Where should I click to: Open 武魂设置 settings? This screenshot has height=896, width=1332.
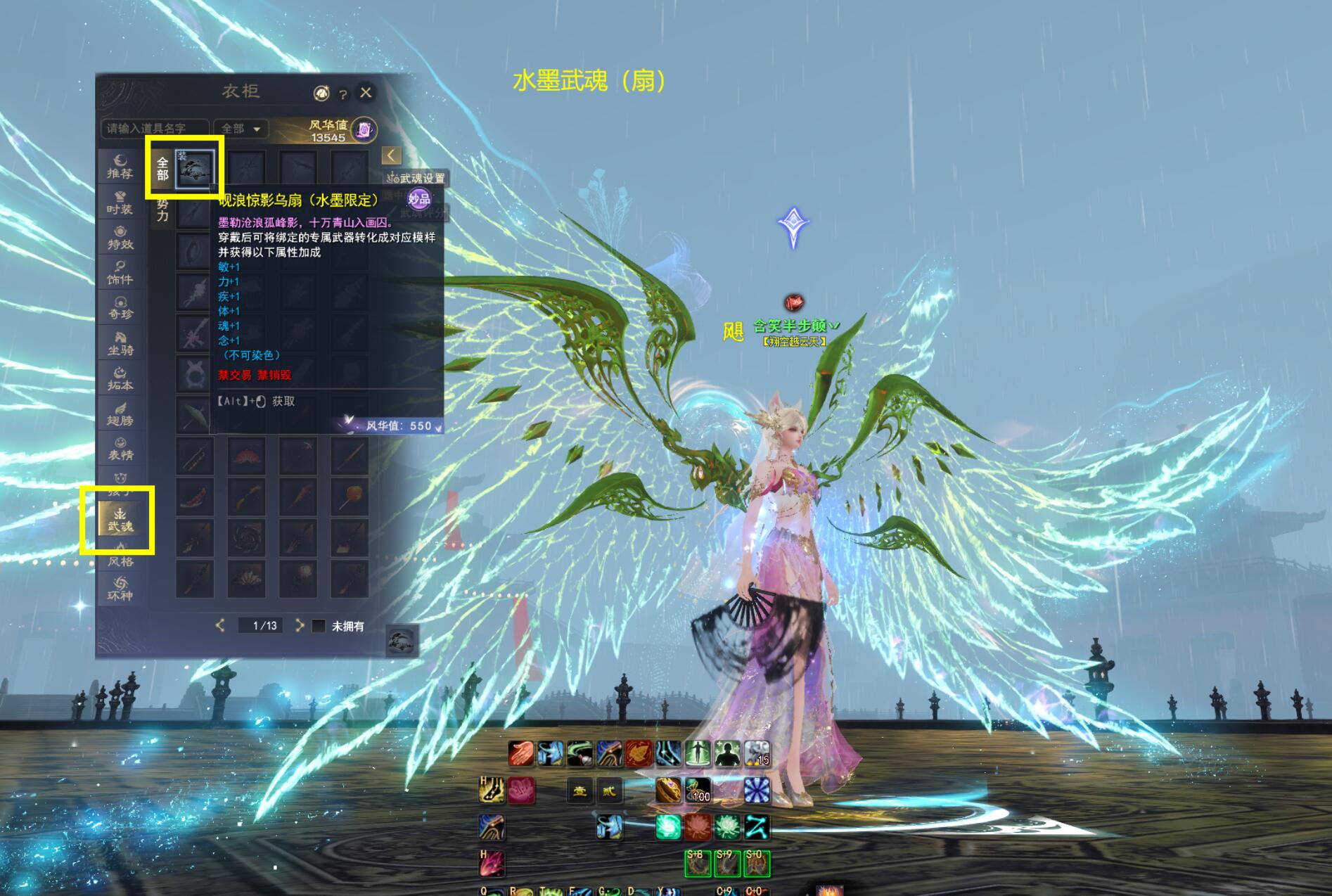[x=417, y=179]
